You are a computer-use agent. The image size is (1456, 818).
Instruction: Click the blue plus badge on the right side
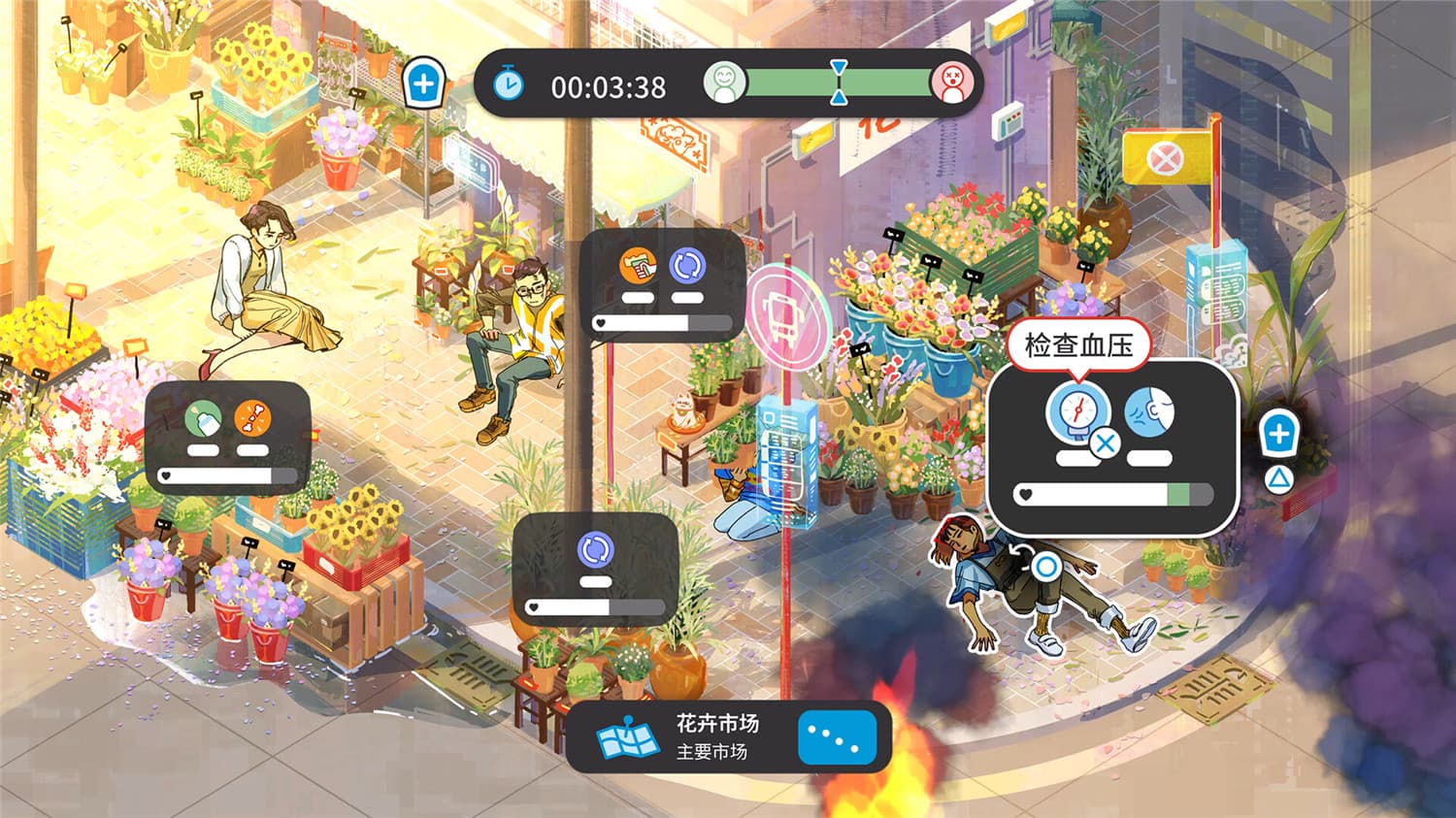[x=1280, y=434]
